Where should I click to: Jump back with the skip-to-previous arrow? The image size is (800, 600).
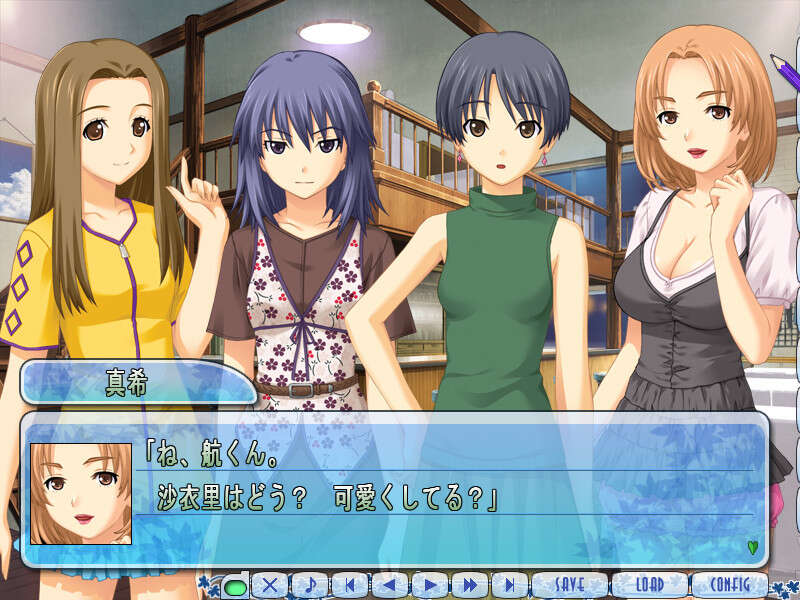350,586
